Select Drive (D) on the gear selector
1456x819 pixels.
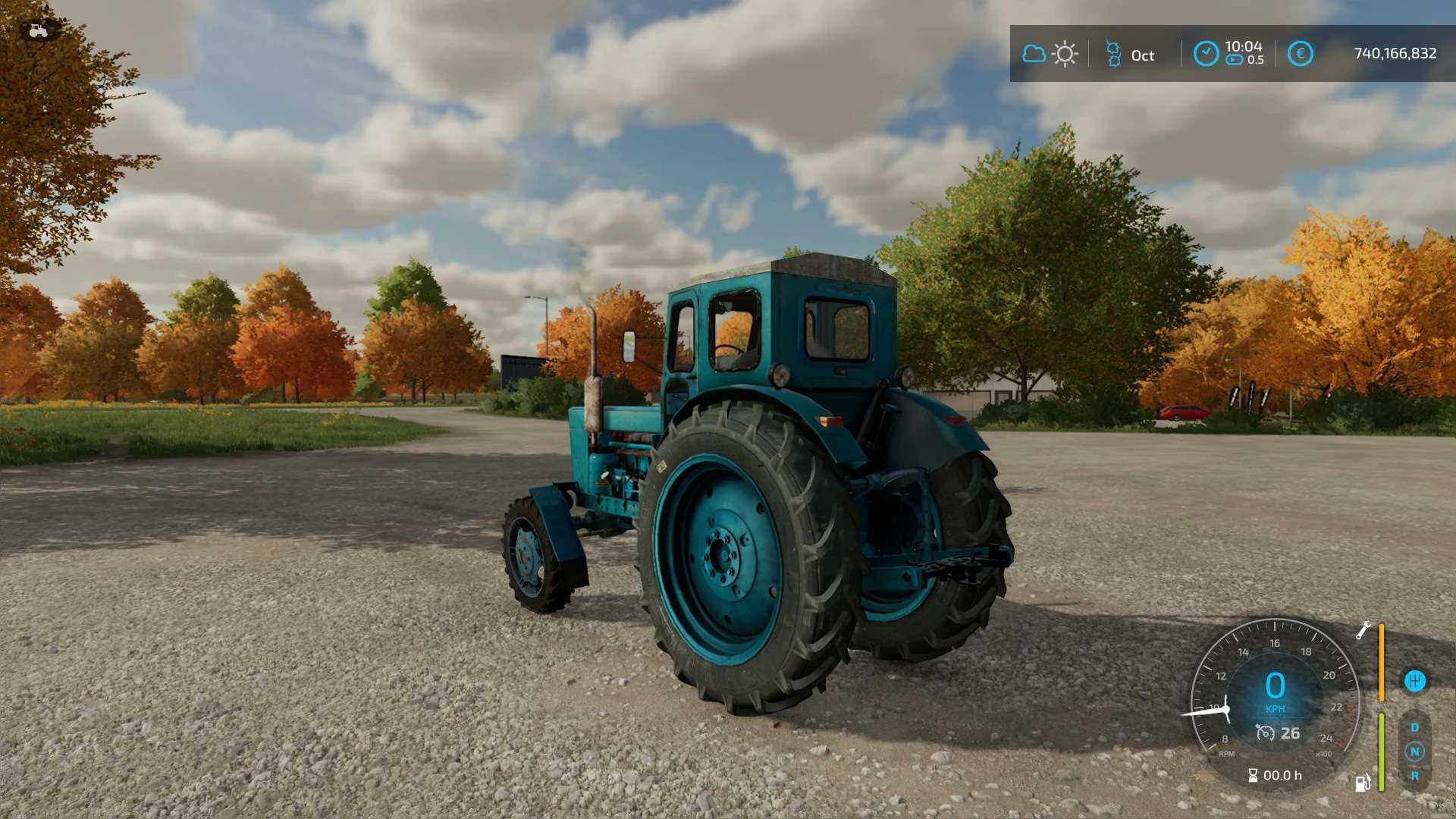coord(1414,727)
